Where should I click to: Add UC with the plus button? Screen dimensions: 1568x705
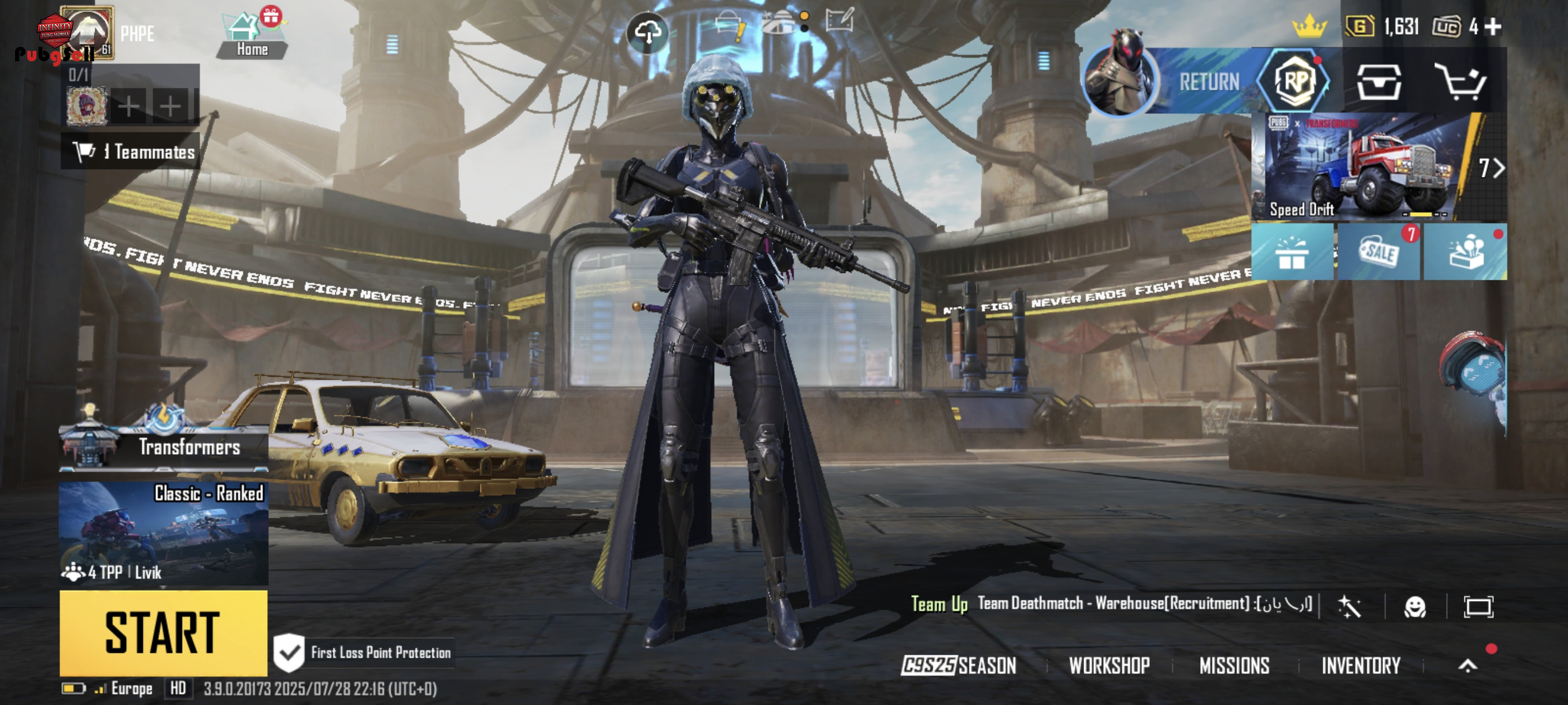tap(1492, 26)
